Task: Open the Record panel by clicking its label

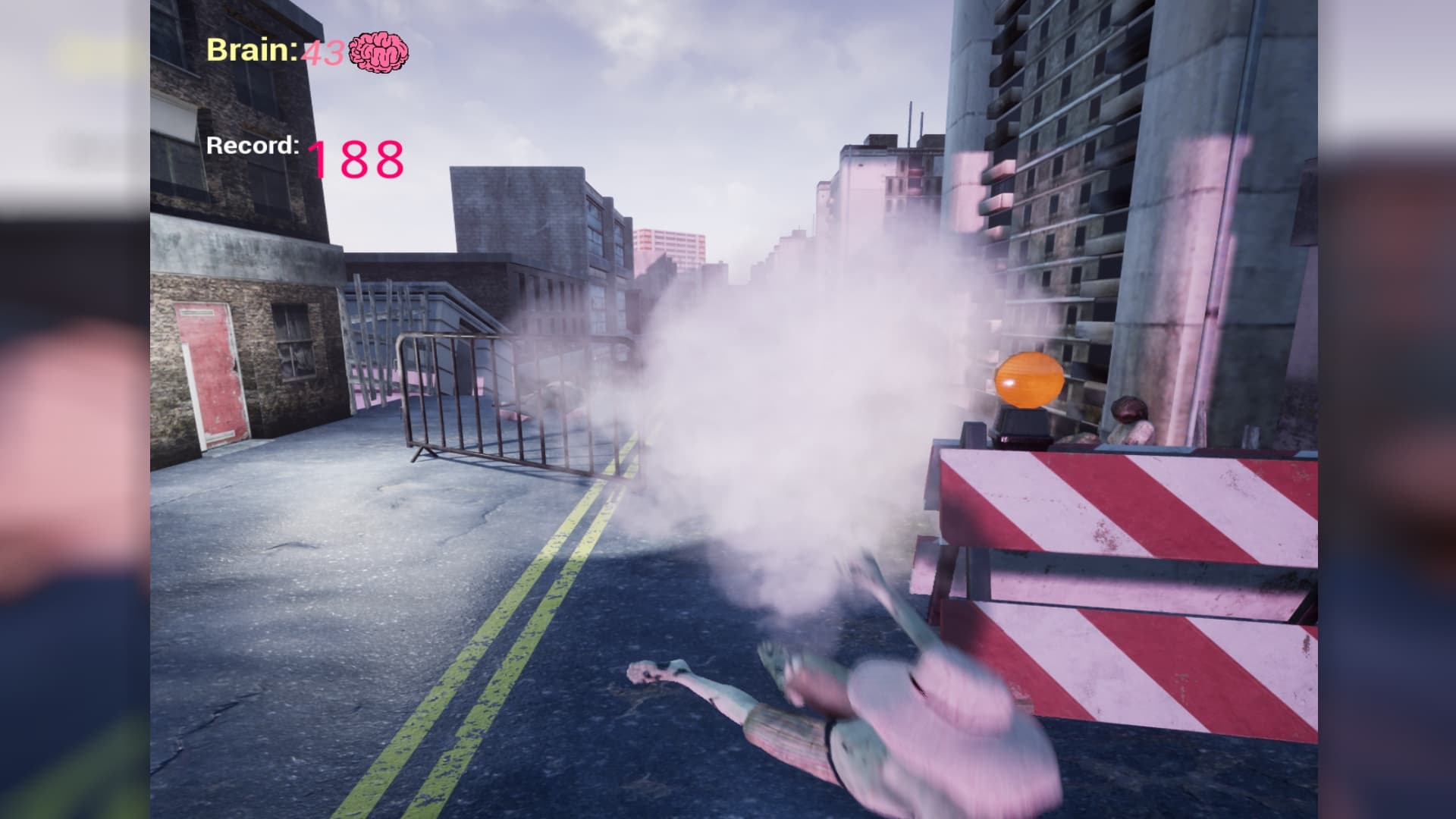Action: 253,146
